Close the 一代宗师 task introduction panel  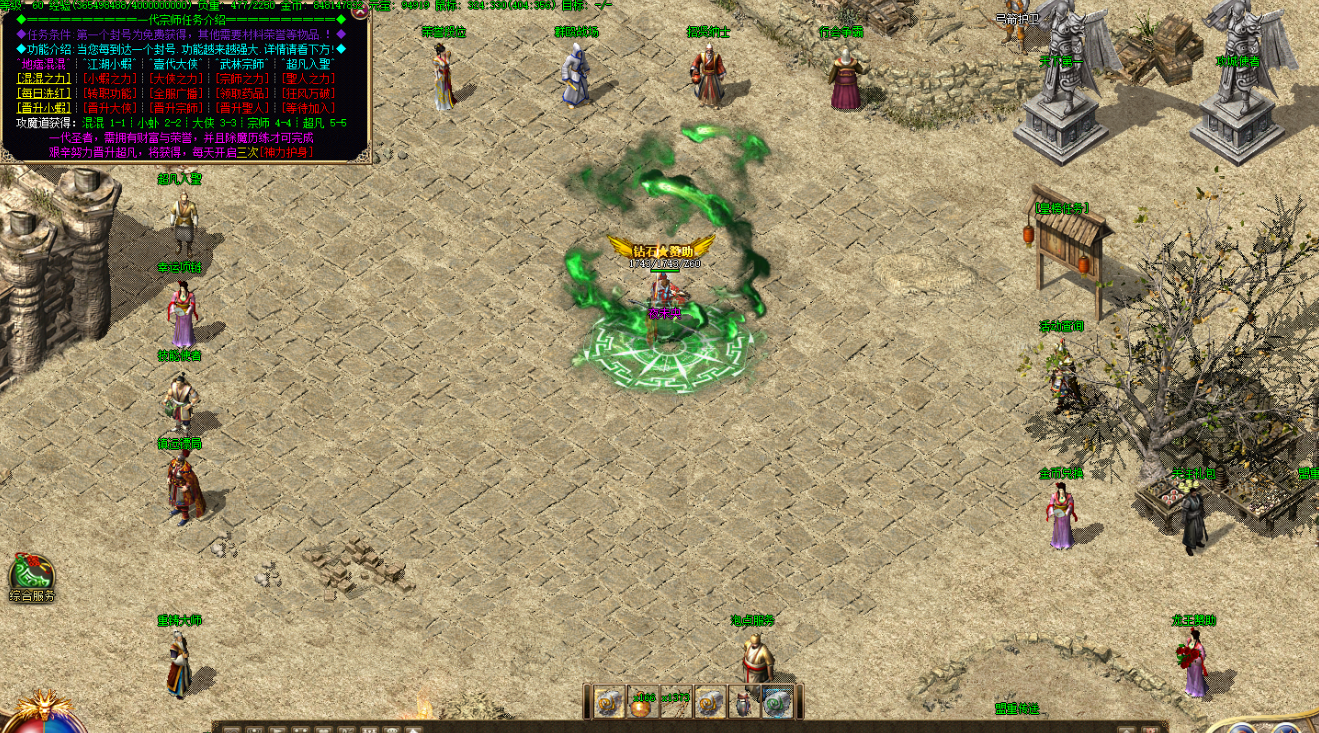(360, 10)
